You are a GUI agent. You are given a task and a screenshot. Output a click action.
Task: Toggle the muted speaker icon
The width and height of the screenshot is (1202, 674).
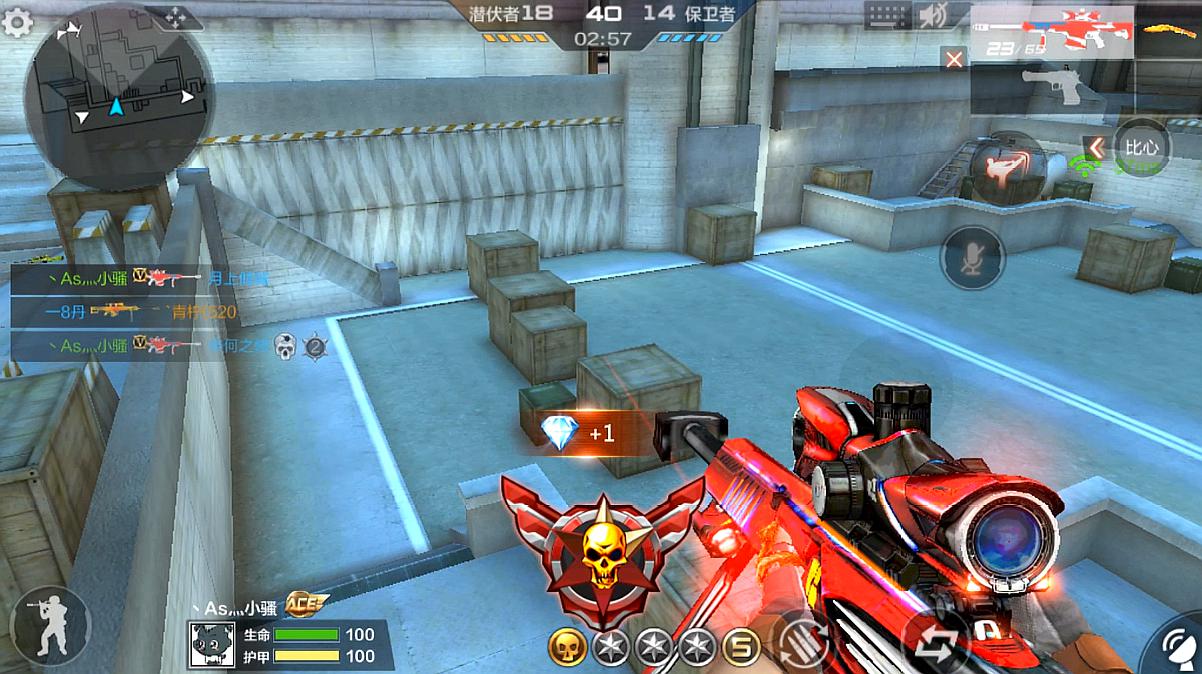click(x=935, y=16)
